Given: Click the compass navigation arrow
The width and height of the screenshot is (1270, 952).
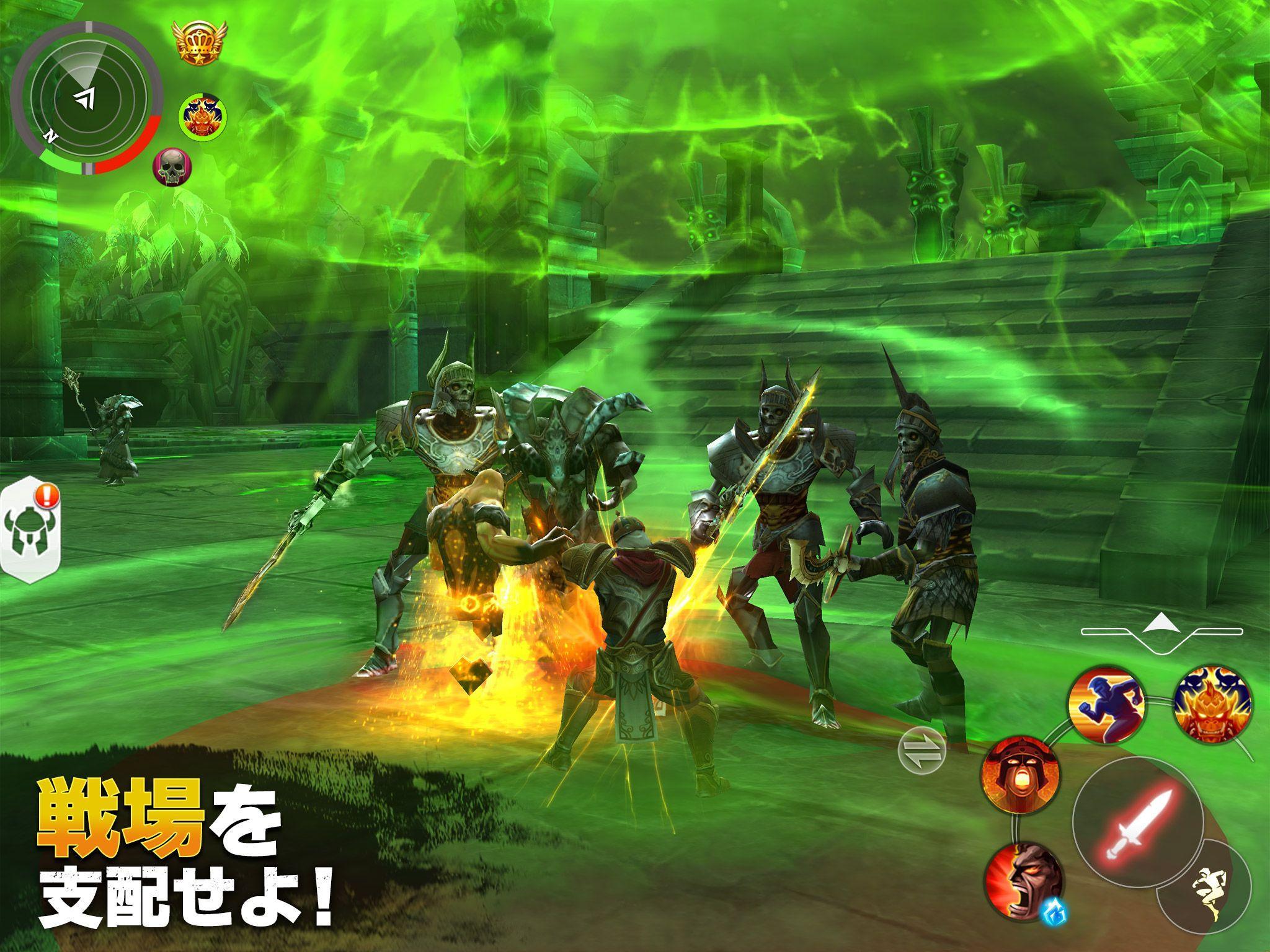Looking at the screenshot, I should (x=85, y=98).
